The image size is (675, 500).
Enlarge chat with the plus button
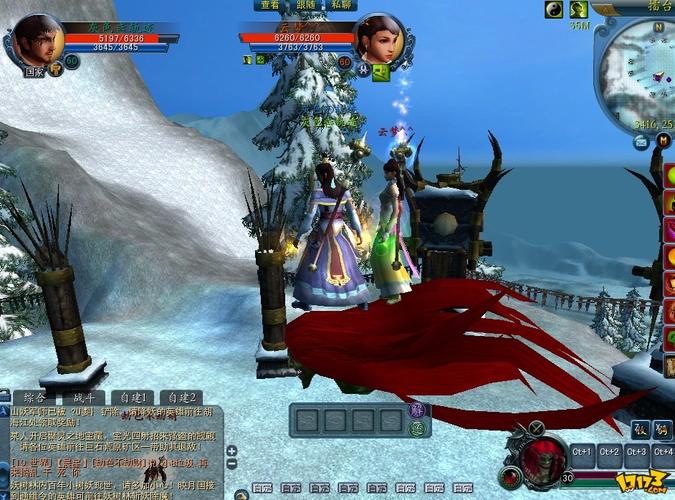(232, 451)
